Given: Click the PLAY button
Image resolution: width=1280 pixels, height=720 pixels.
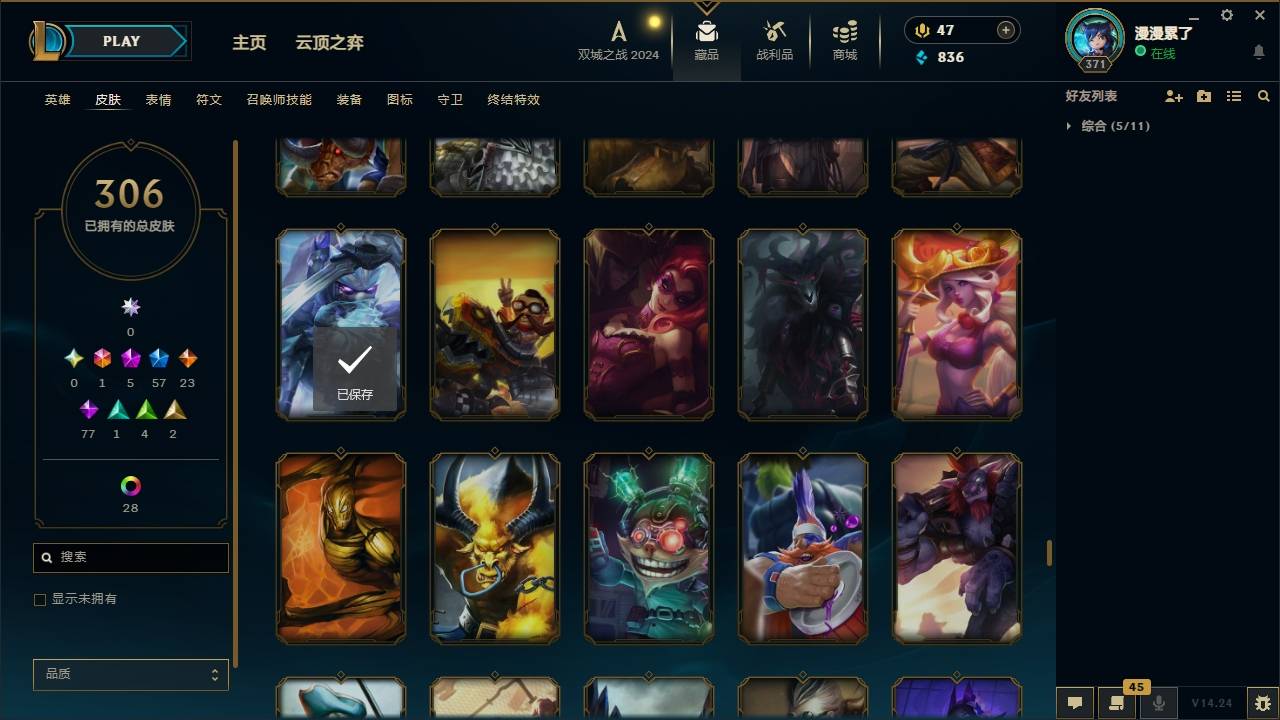Looking at the screenshot, I should click(120, 41).
